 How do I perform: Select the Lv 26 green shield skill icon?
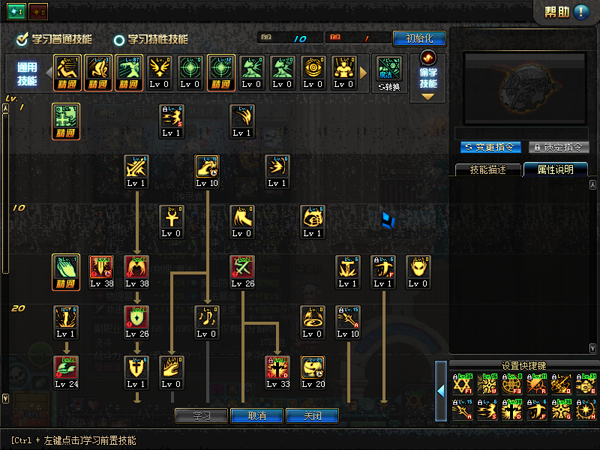click(x=136, y=318)
